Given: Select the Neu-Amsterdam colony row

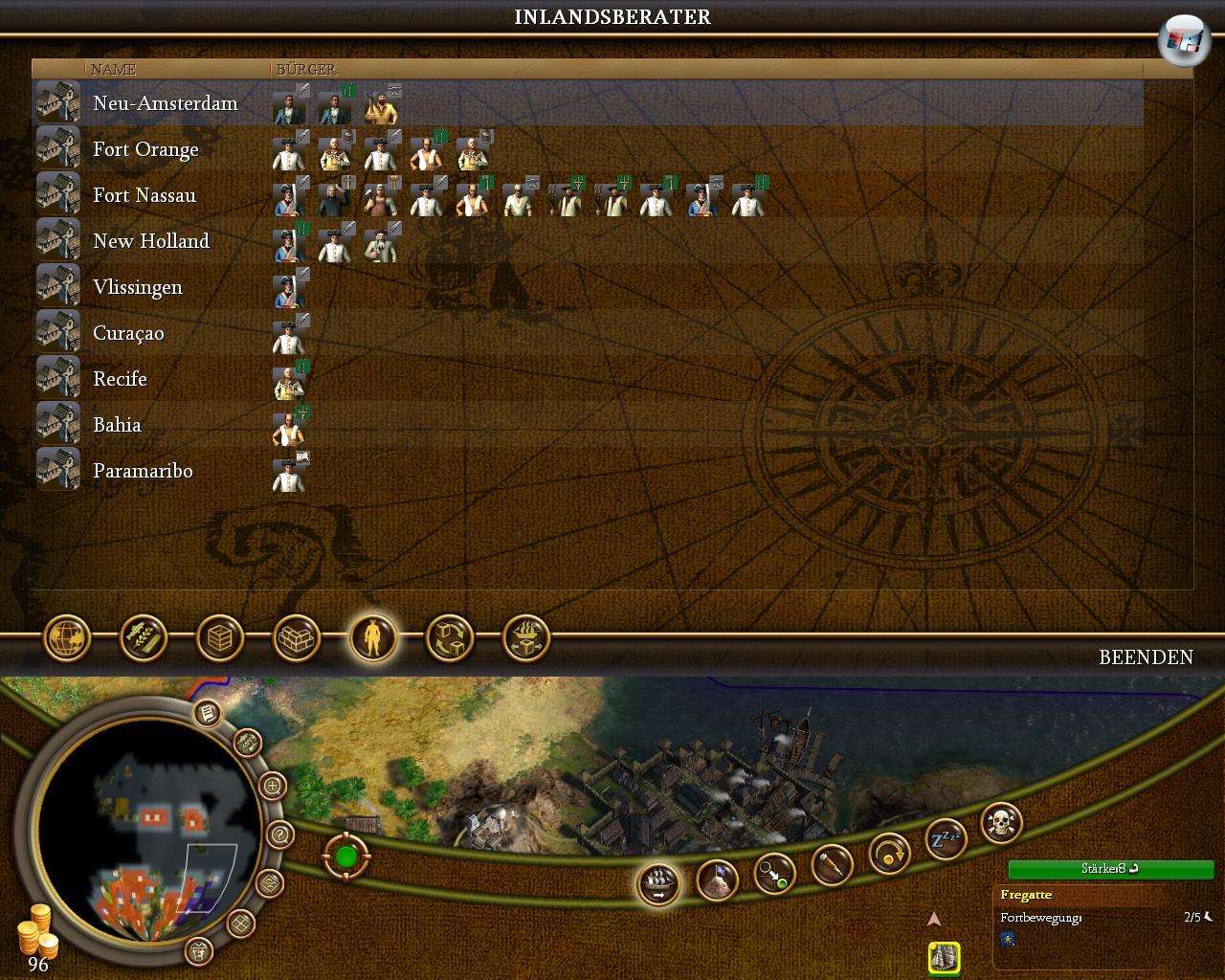Looking at the screenshot, I should 165,103.
